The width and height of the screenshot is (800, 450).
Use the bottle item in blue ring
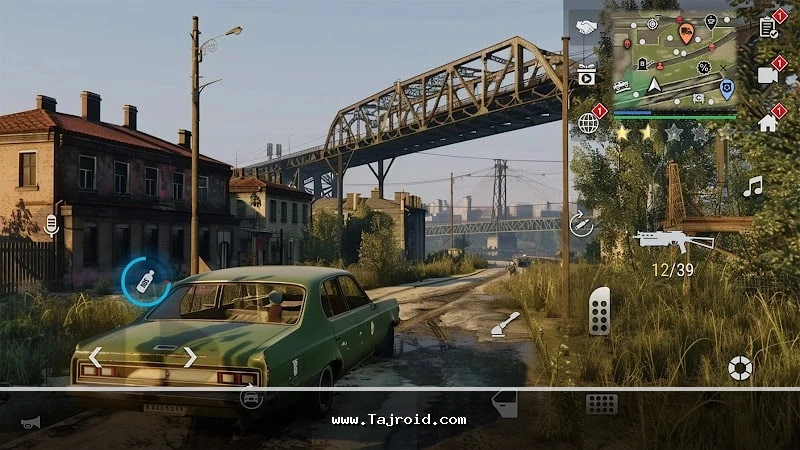145,281
